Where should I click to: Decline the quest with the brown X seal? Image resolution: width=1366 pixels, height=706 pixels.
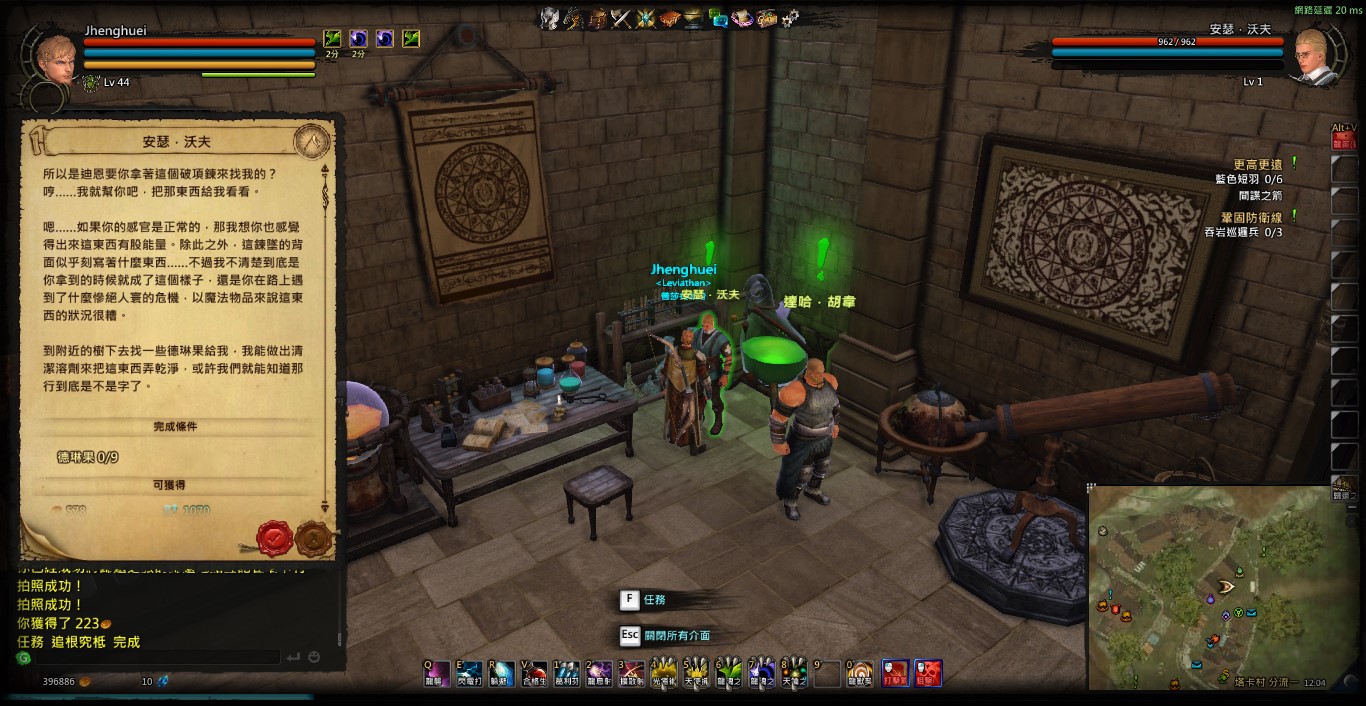click(x=313, y=539)
